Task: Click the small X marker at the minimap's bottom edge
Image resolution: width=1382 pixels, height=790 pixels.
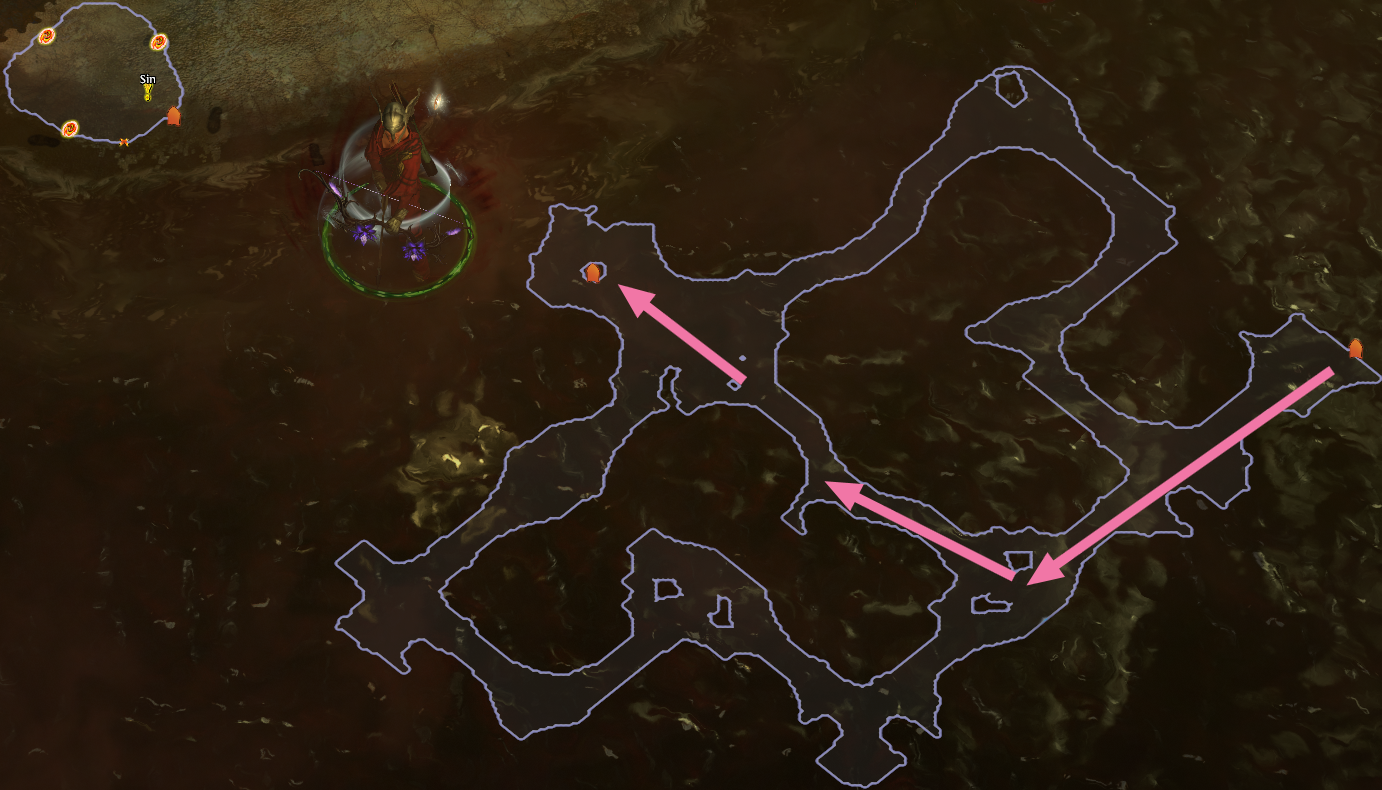Action: tap(123, 141)
